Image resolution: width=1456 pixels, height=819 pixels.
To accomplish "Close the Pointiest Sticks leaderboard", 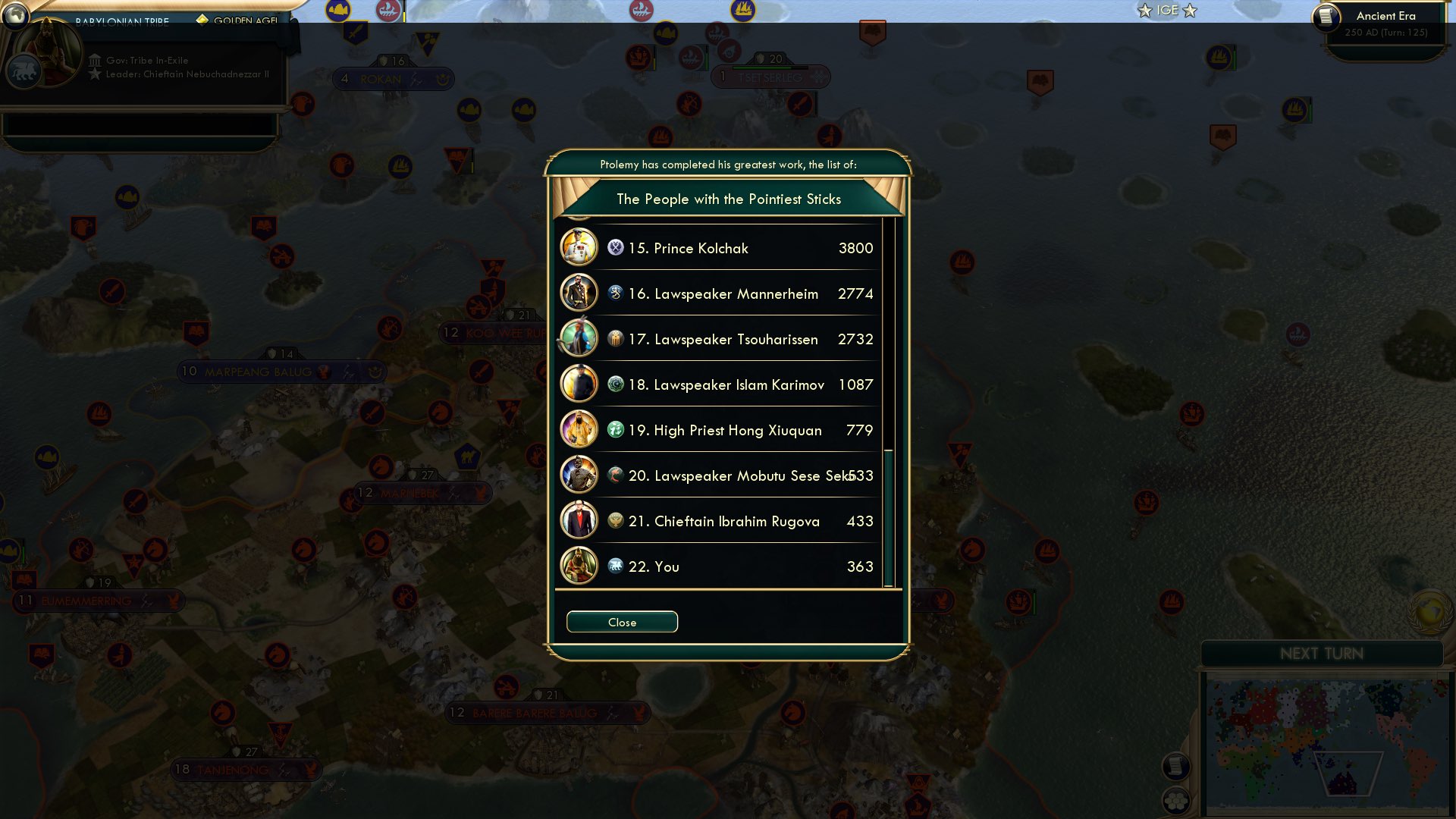I will click(622, 622).
